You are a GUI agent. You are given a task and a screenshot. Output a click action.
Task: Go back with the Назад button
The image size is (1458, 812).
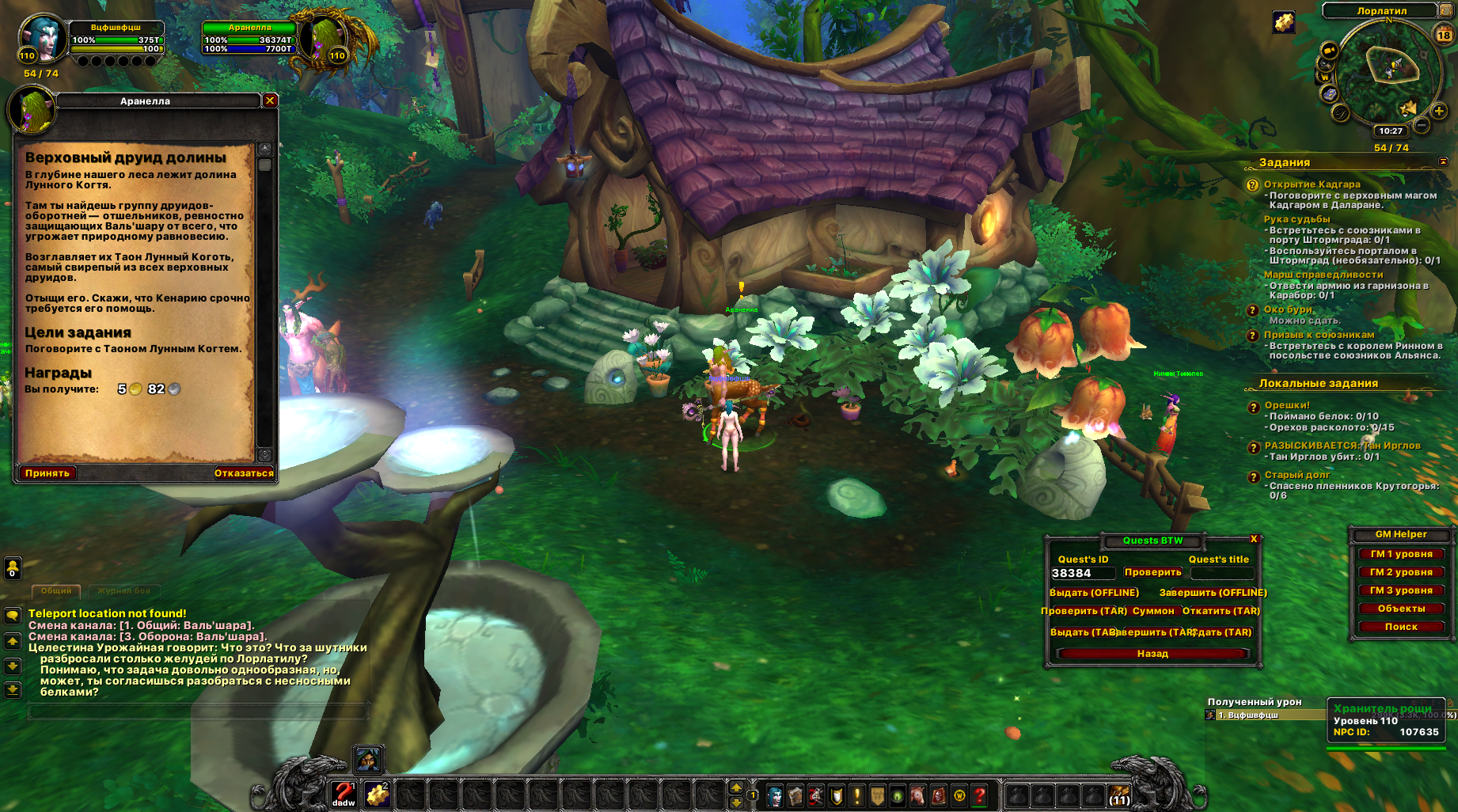point(1152,654)
